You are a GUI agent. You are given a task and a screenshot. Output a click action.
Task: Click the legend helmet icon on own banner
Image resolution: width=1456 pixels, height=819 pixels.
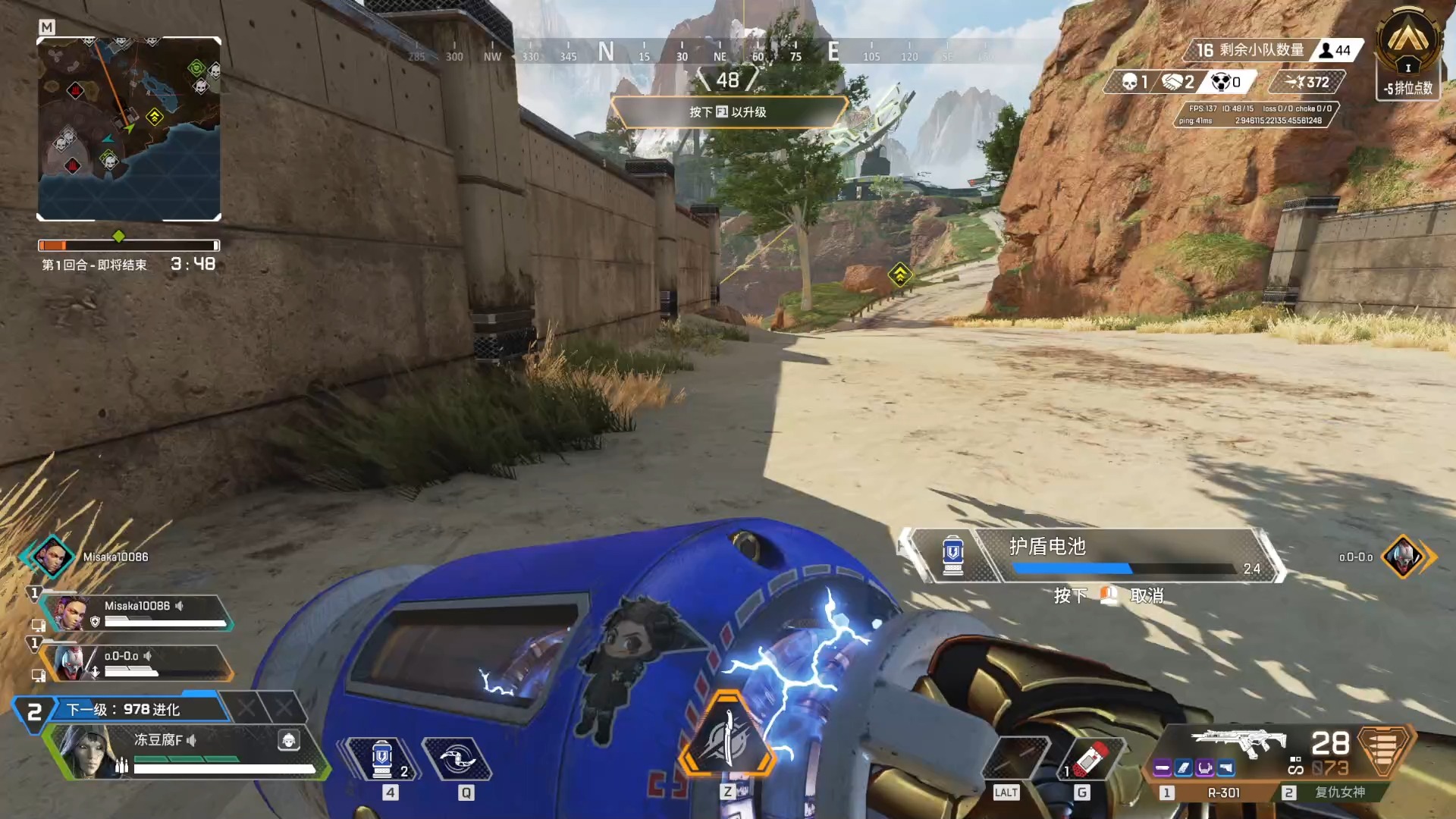(289, 740)
